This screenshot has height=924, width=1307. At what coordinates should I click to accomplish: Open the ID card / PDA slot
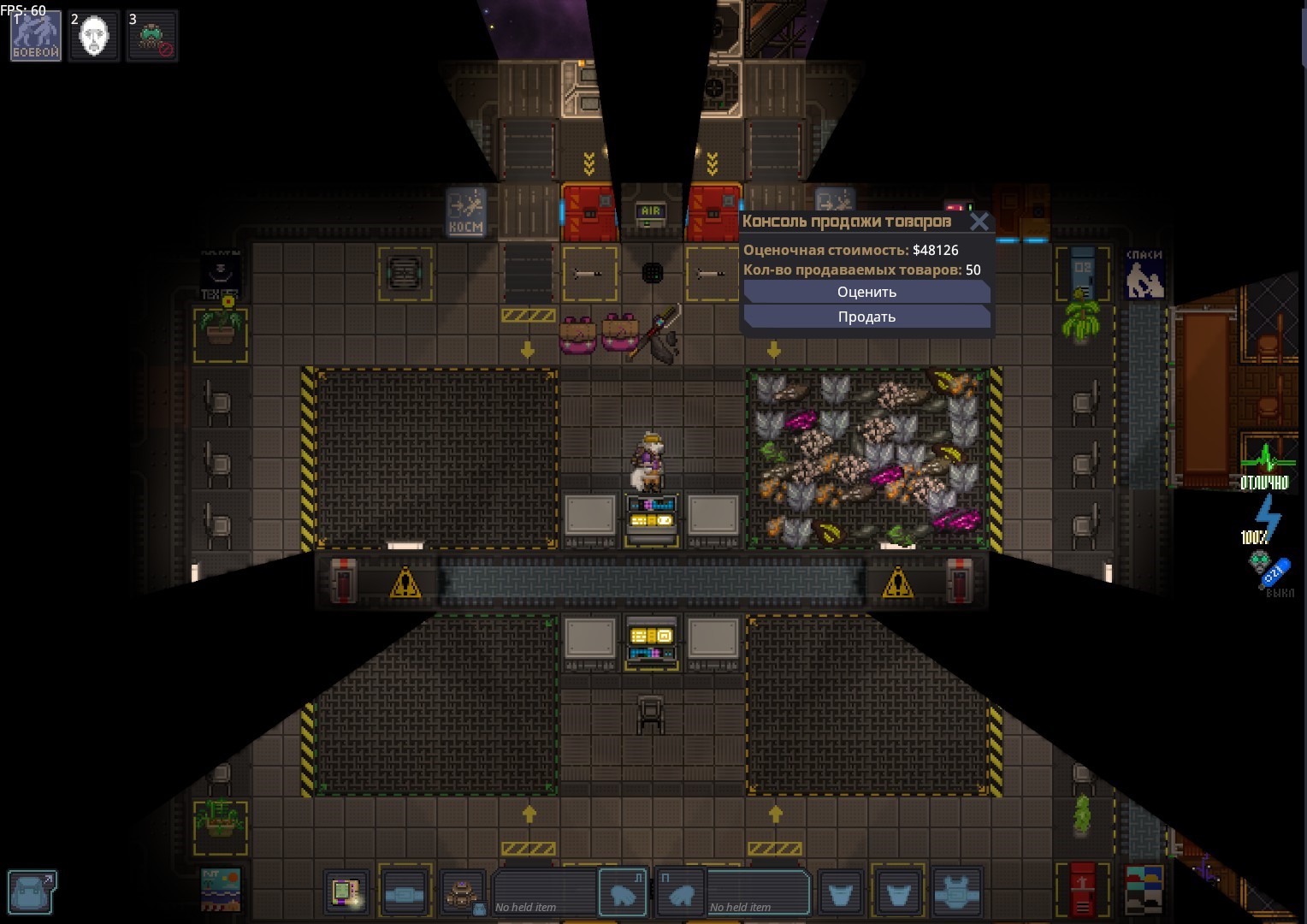click(346, 893)
